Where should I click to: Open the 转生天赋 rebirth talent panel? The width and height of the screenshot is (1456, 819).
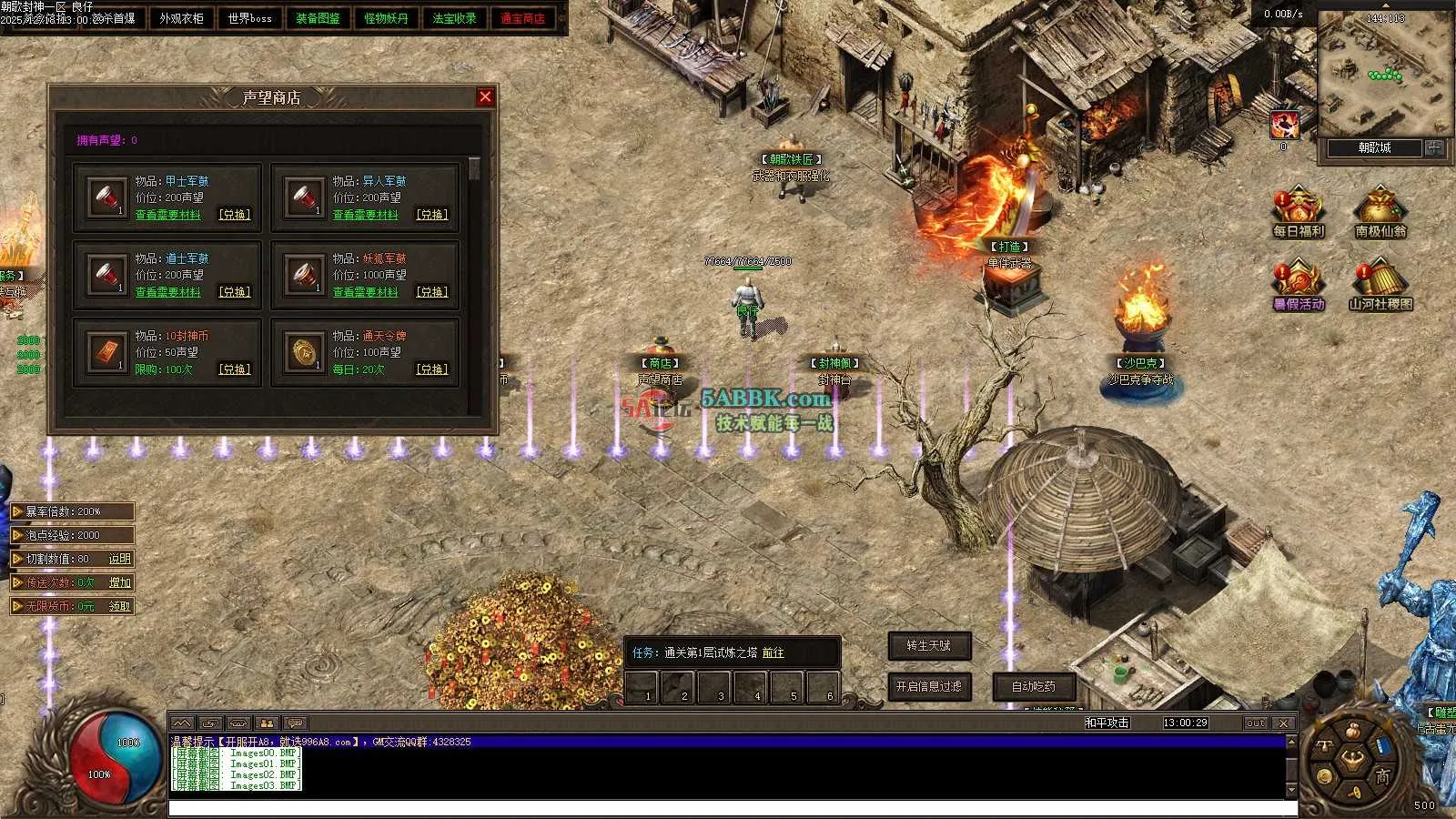pyautogui.click(x=929, y=646)
